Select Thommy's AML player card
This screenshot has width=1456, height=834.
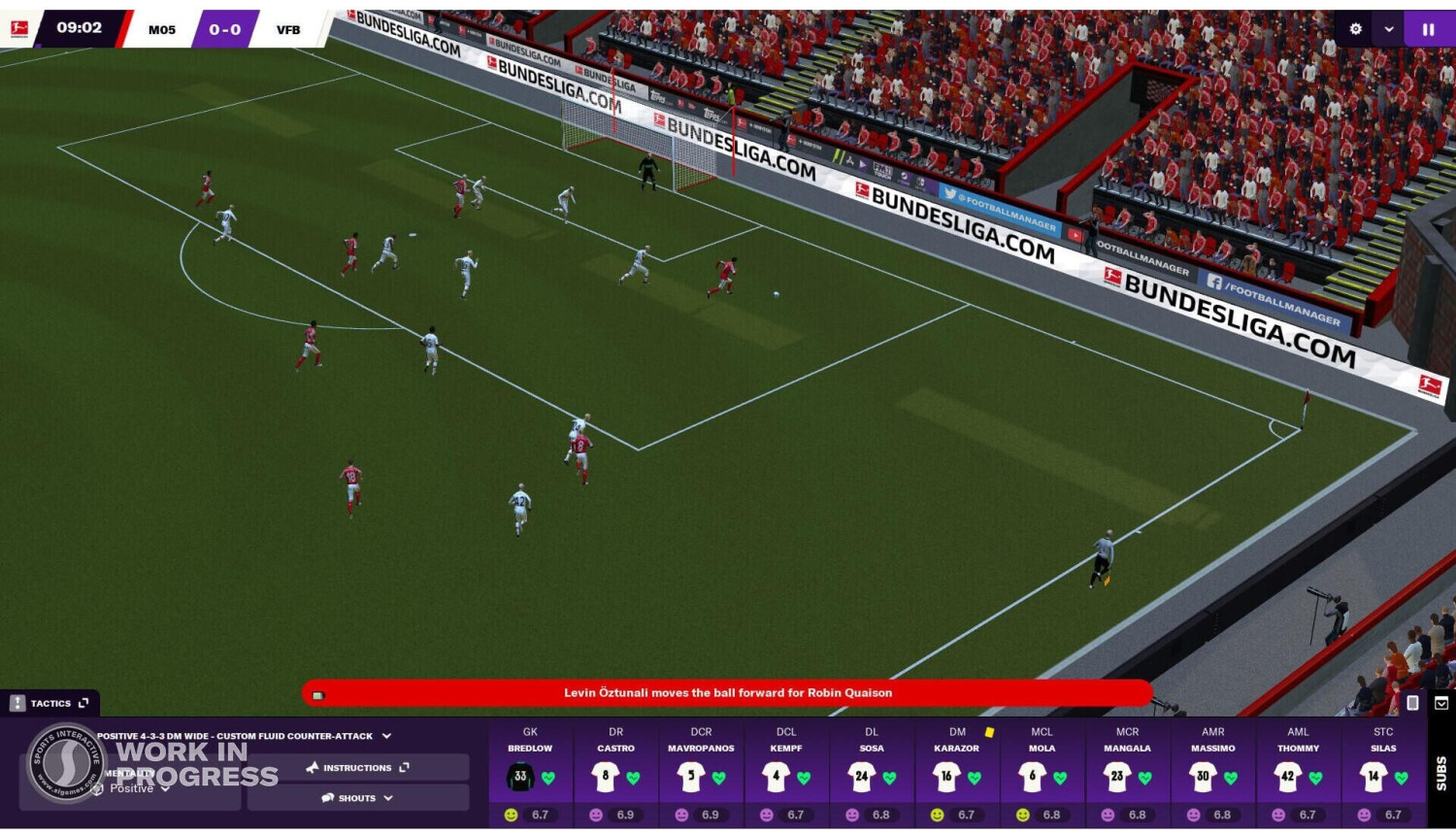click(1298, 773)
